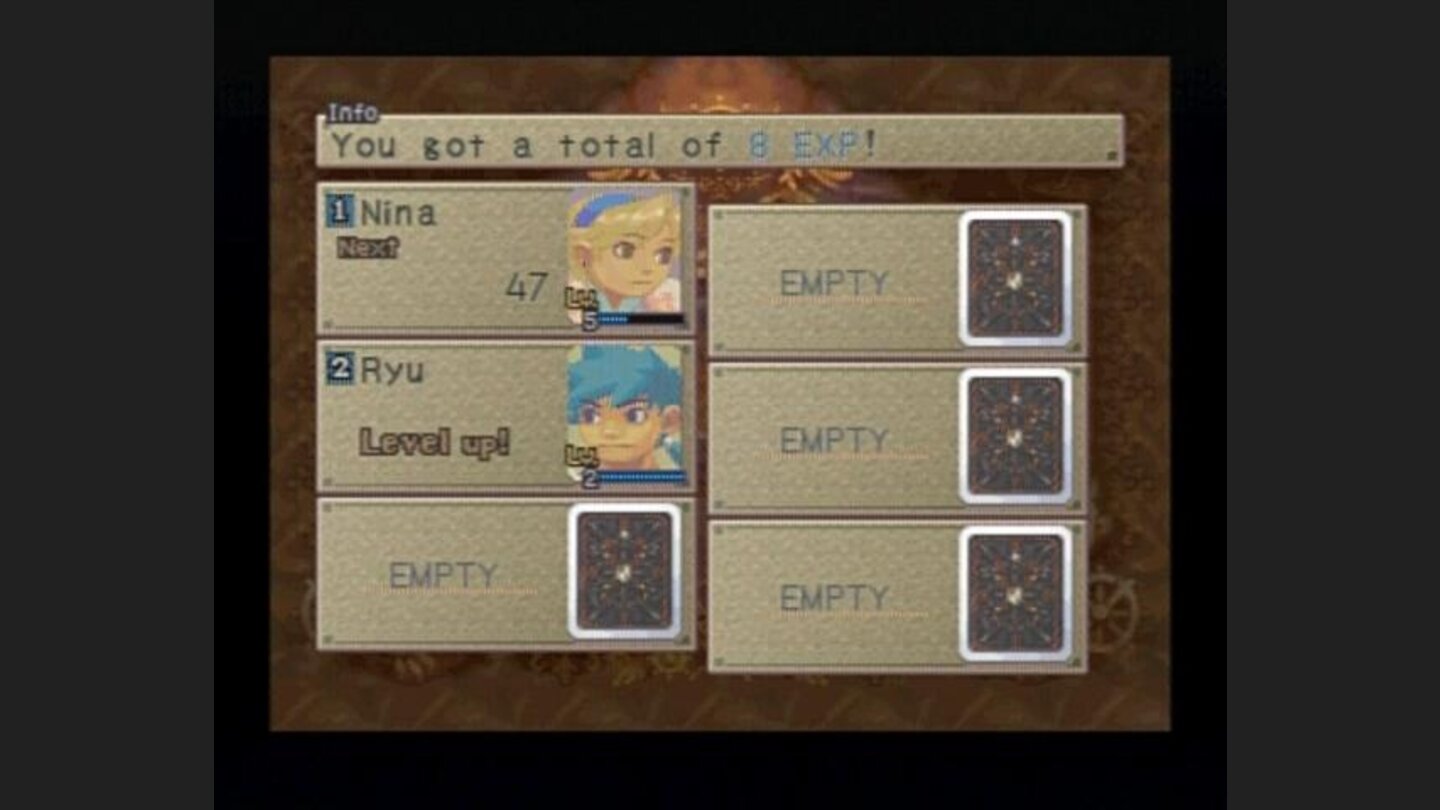The height and width of the screenshot is (810, 1440).
Task: Click the card-back icon in the middle-right EMPTY slot
Action: click(x=1017, y=437)
